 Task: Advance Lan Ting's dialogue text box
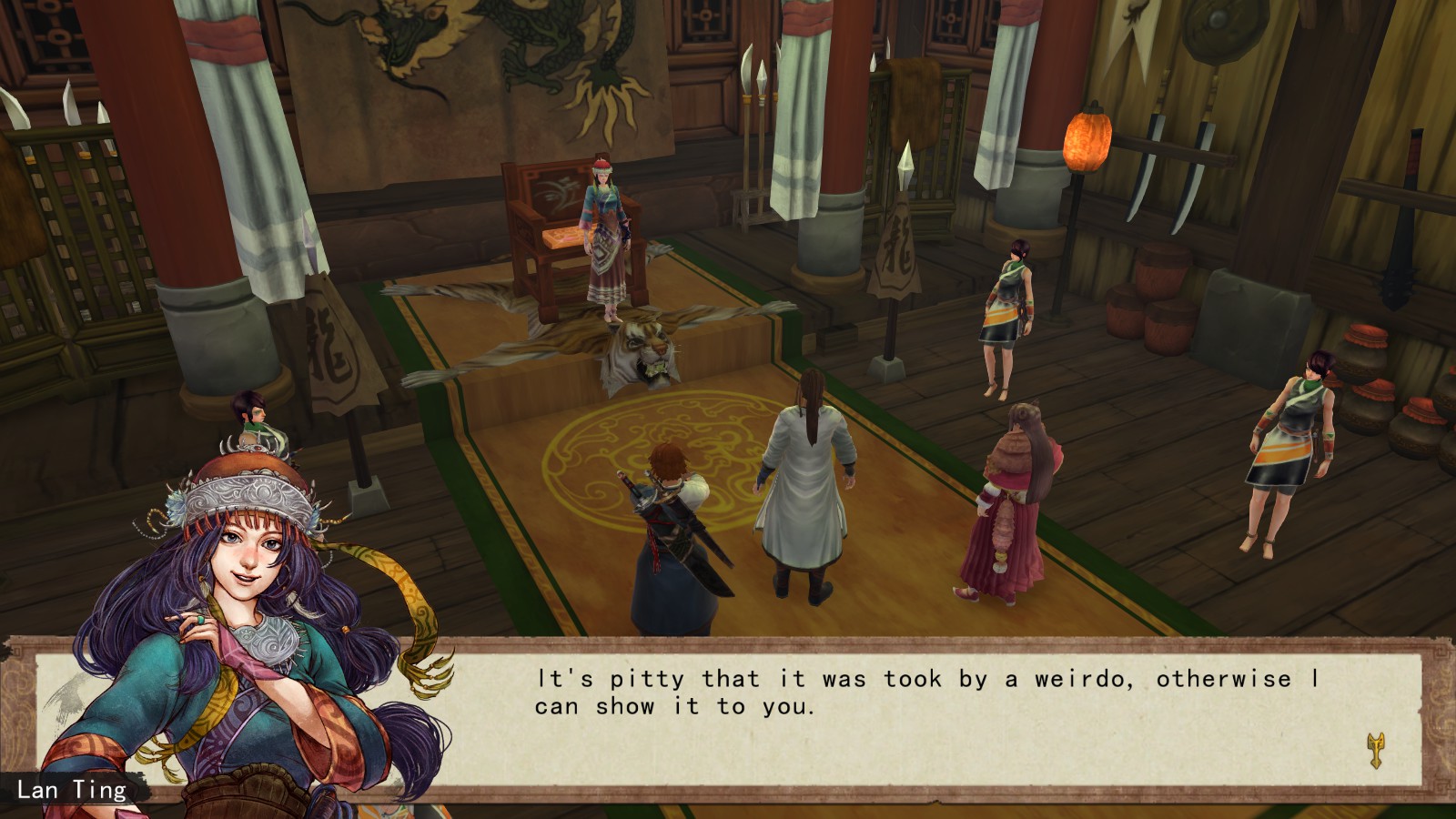click(x=910, y=719)
